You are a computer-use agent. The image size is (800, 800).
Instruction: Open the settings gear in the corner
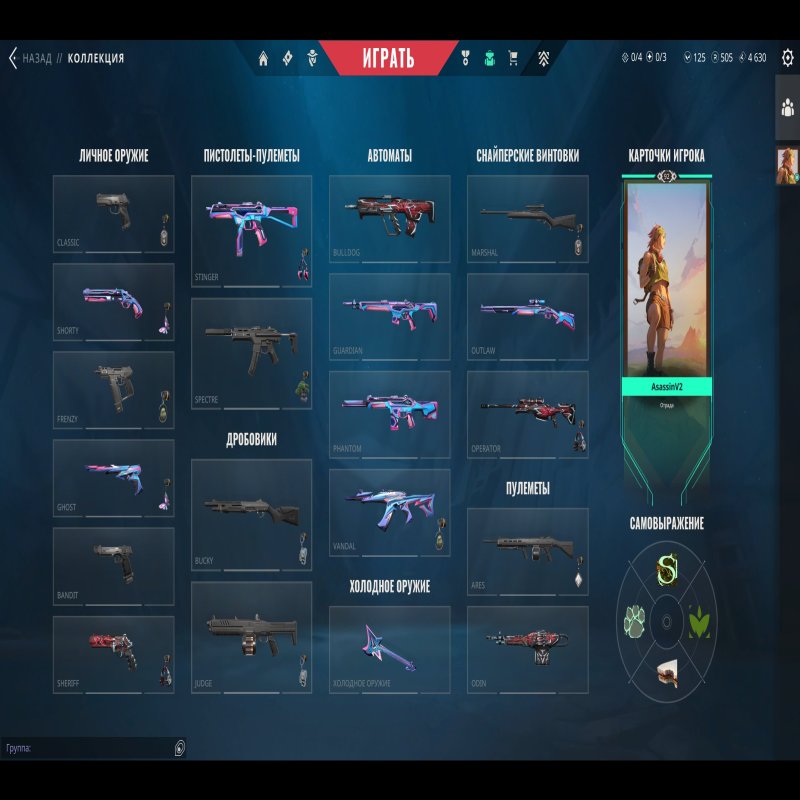point(787,58)
